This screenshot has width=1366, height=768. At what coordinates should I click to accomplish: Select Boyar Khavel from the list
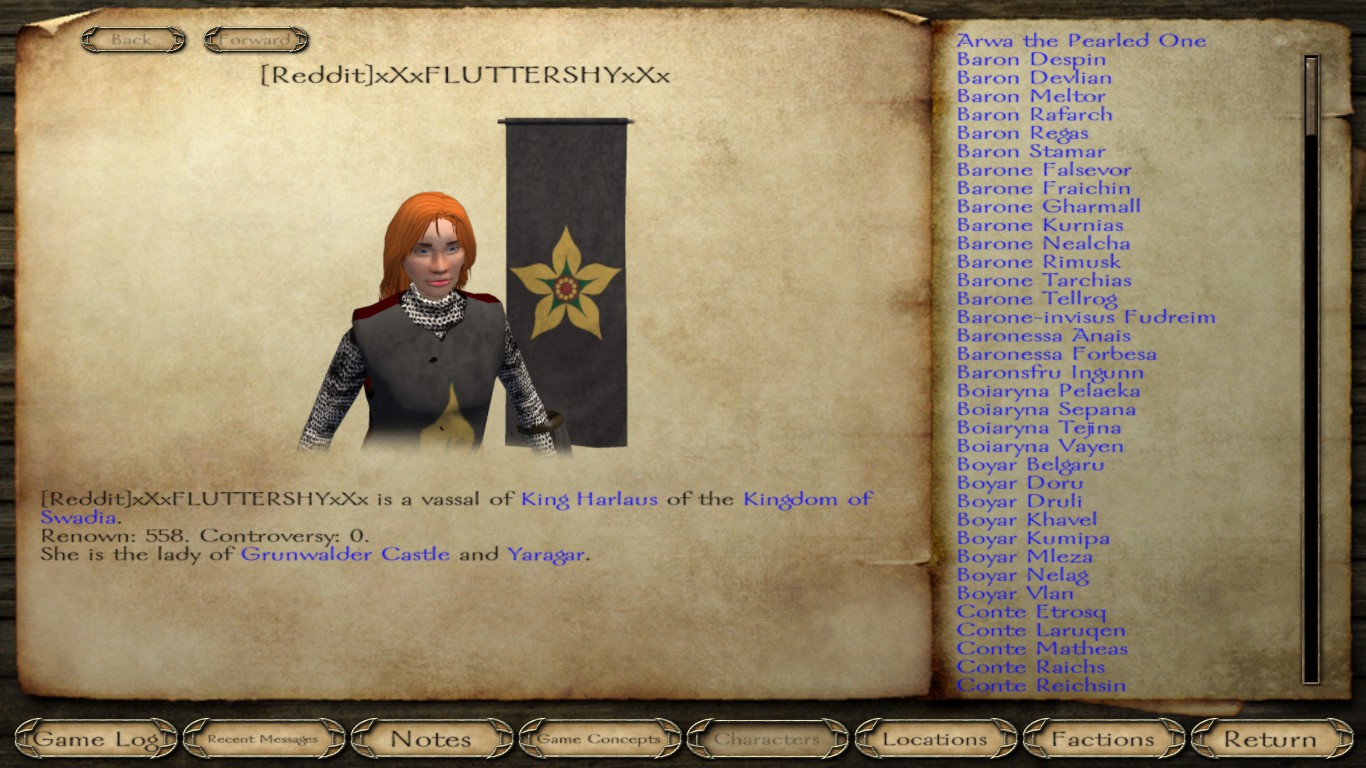1026,520
